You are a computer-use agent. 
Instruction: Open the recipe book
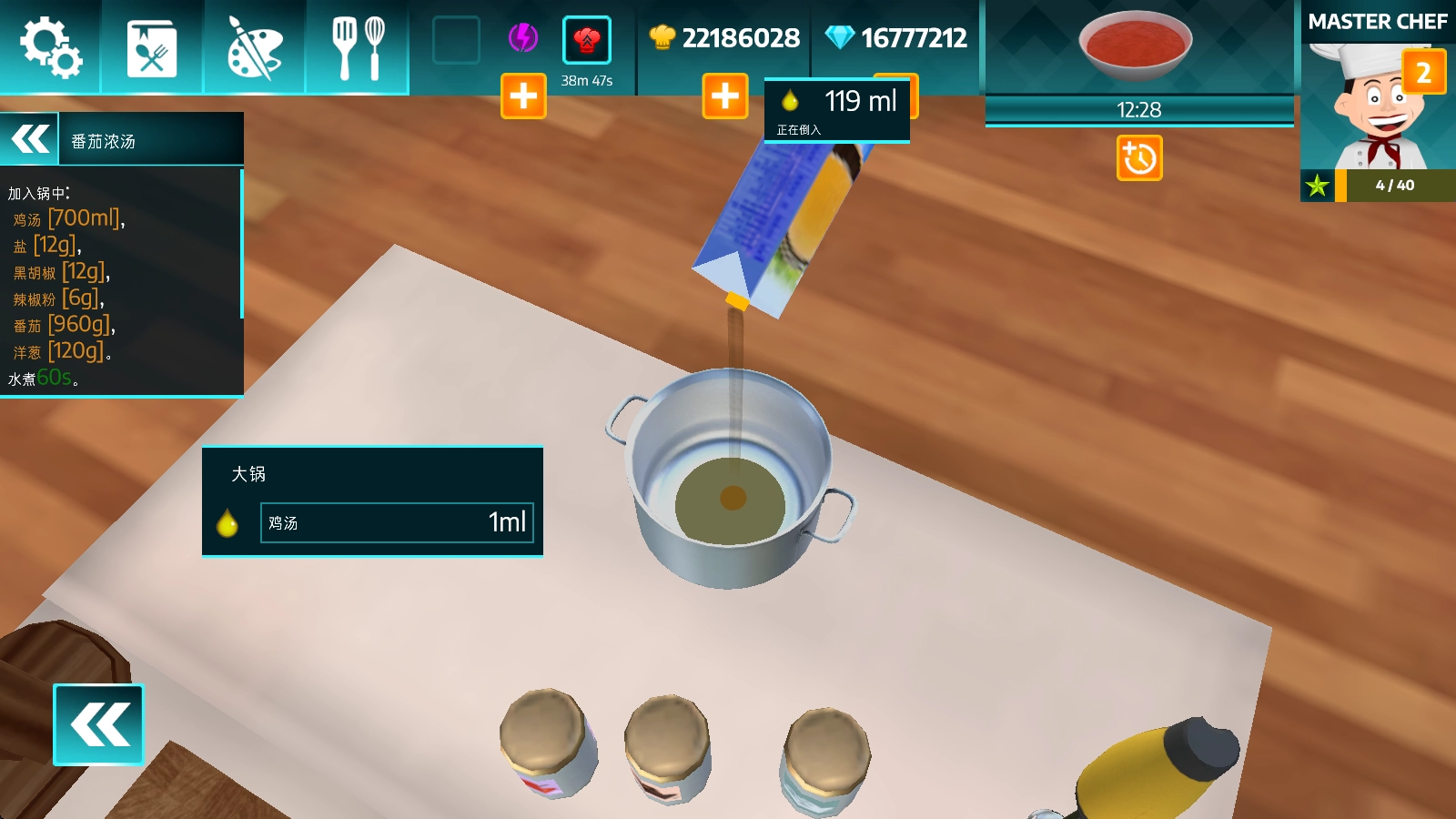(x=152, y=47)
